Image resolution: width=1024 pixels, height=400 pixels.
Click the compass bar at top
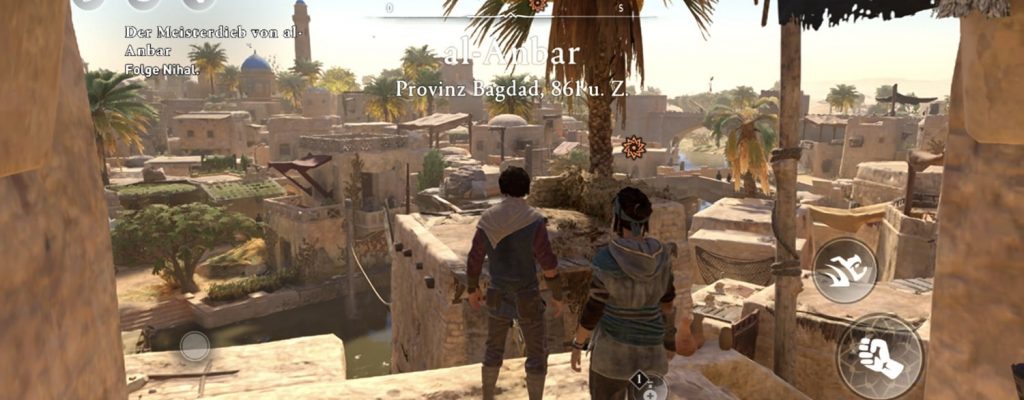[520, 9]
